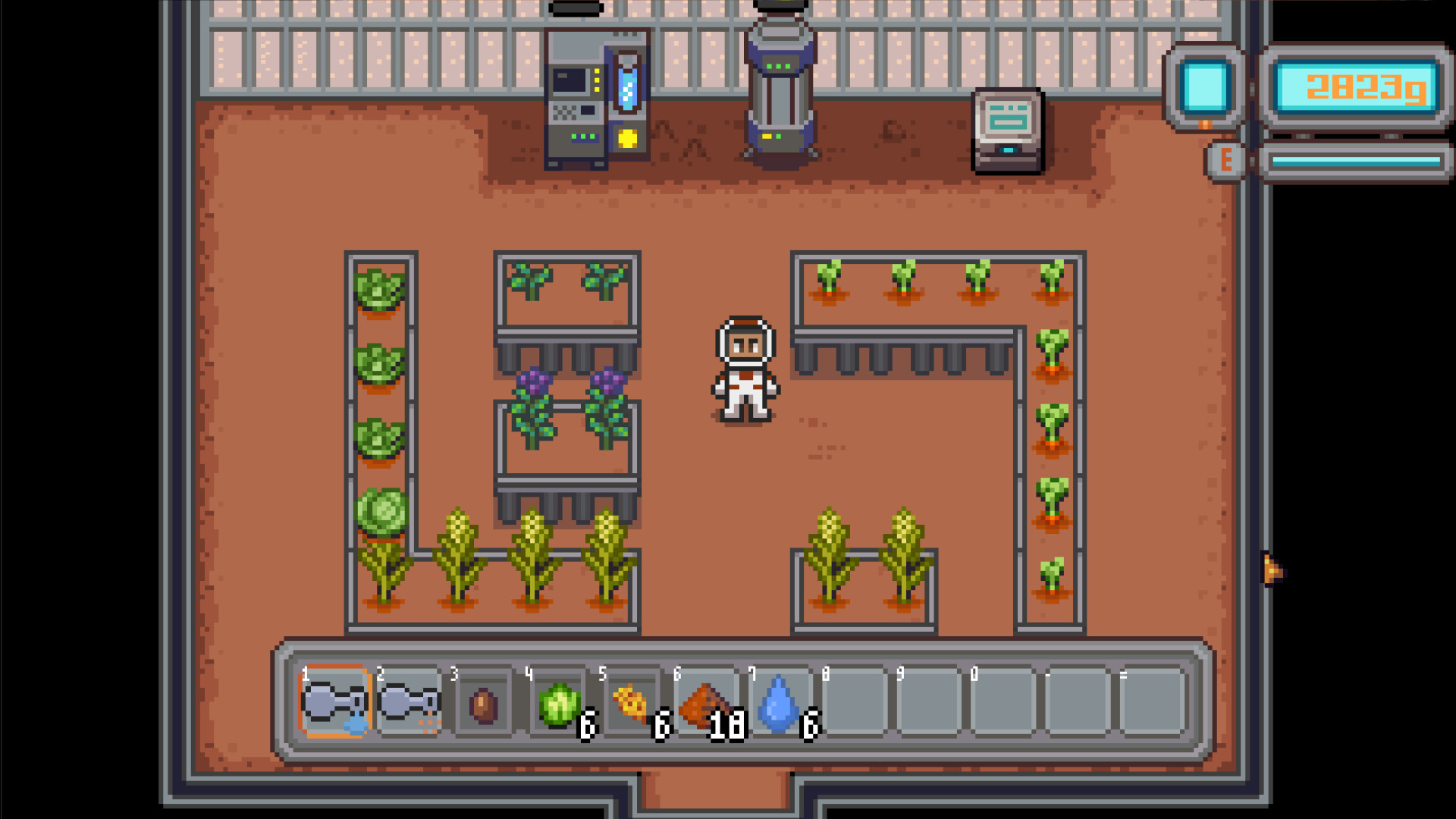Select the soil pile with quantity 18
Viewport: 1456px width, 819px height.
pos(707,705)
